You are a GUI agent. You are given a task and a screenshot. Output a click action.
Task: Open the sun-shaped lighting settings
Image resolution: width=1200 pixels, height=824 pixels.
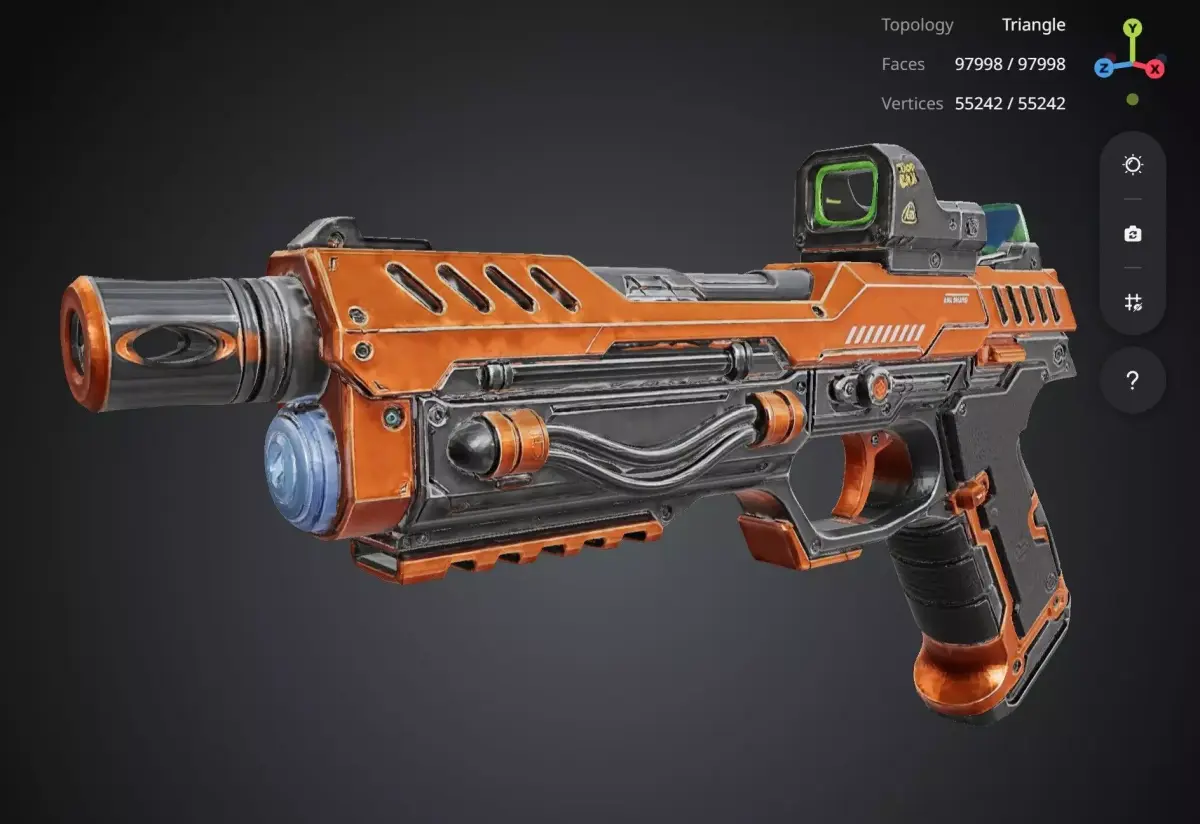tap(1133, 165)
